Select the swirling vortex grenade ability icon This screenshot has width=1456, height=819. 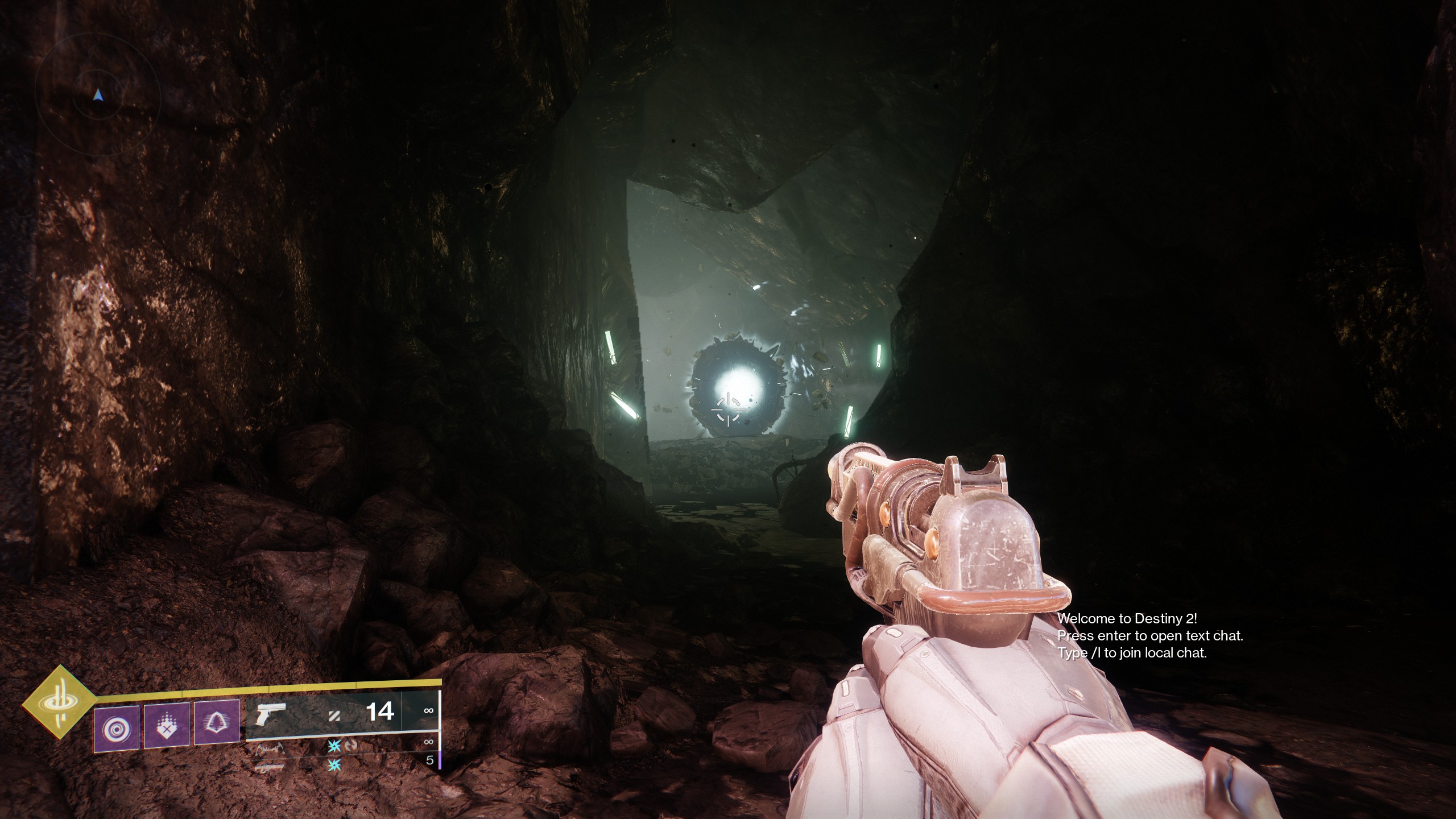click(x=117, y=727)
